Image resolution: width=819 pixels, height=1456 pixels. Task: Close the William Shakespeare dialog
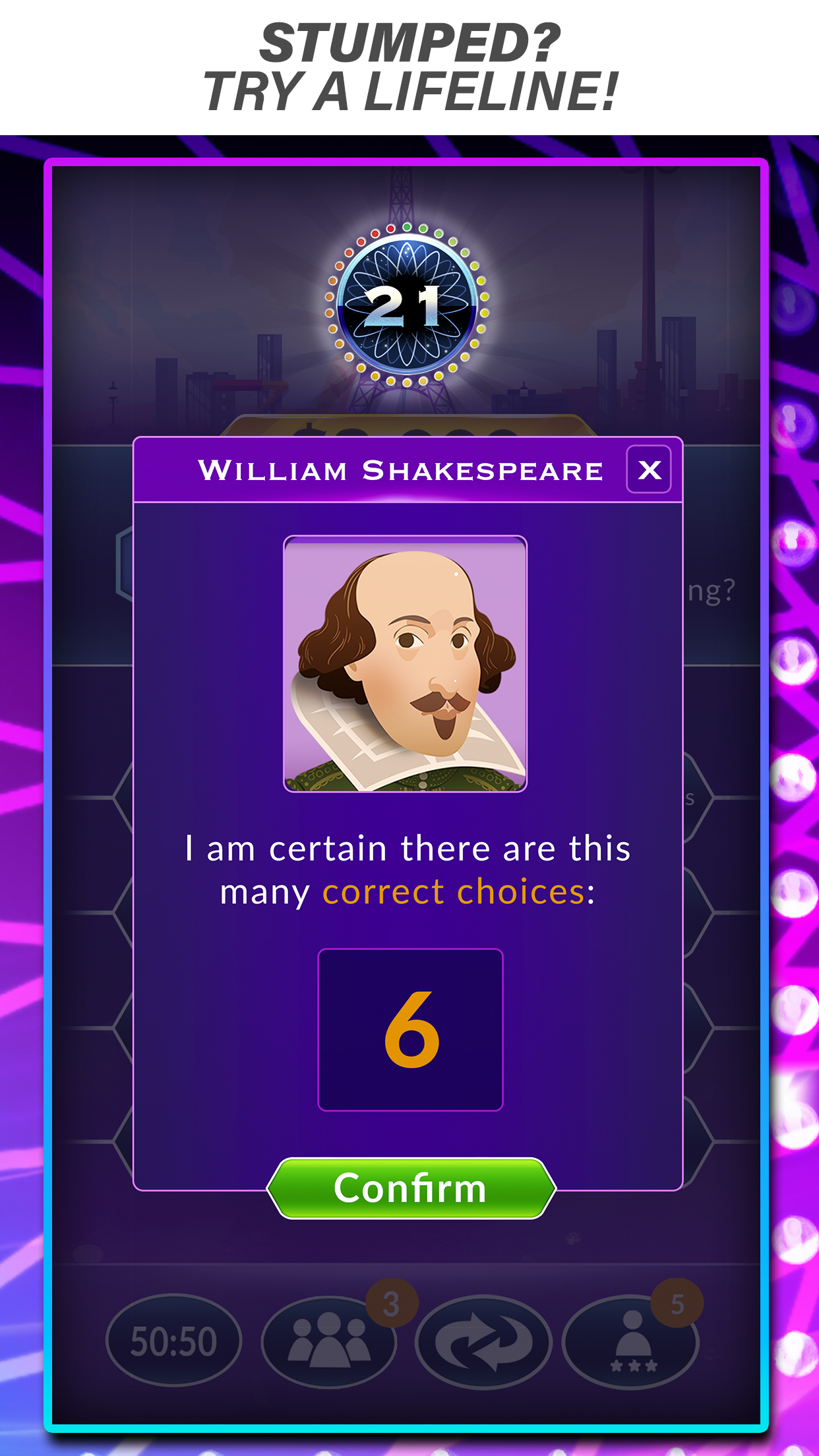point(649,470)
